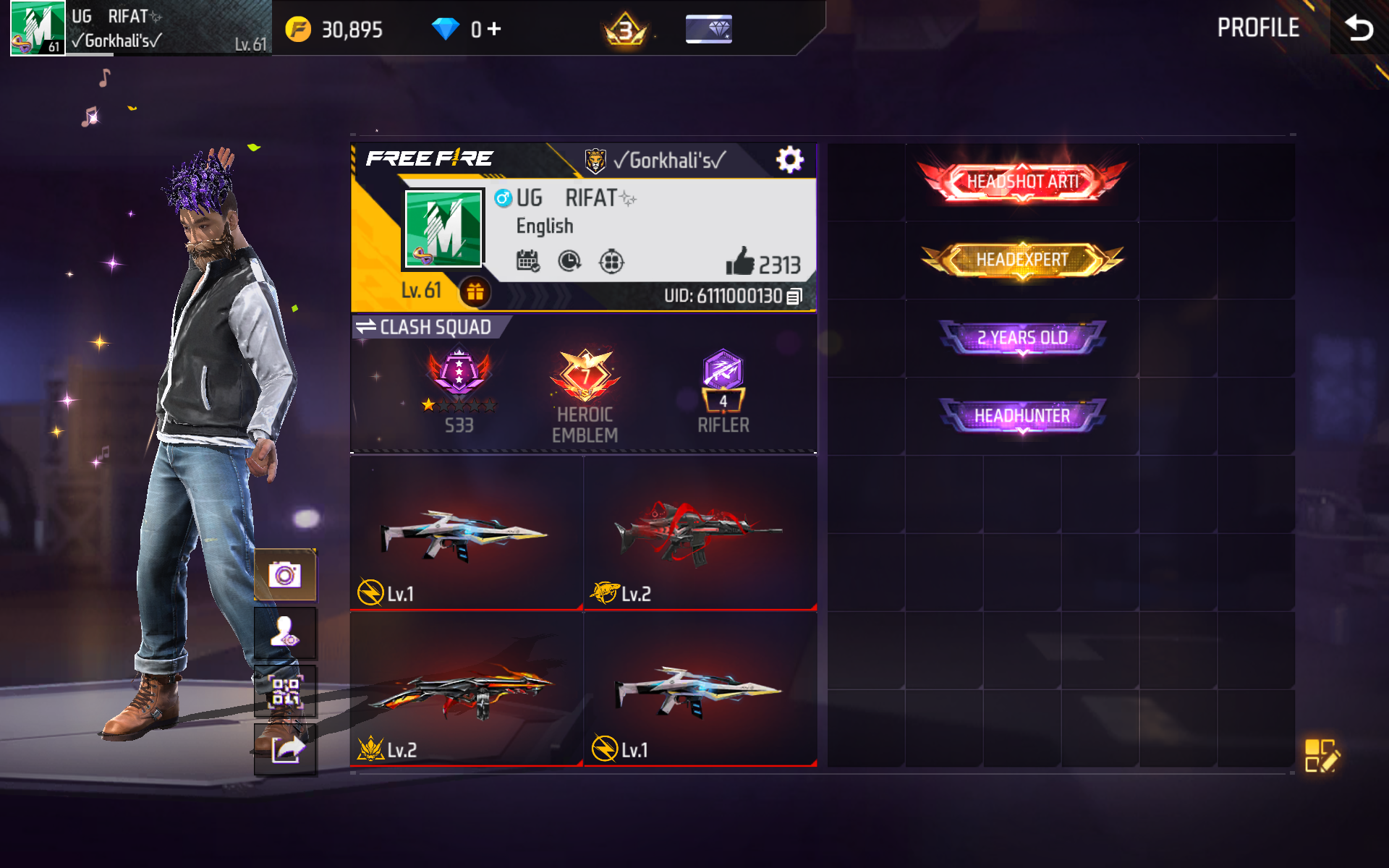
Task: Open profile settings gear icon
Action: (x=790, y=159)
